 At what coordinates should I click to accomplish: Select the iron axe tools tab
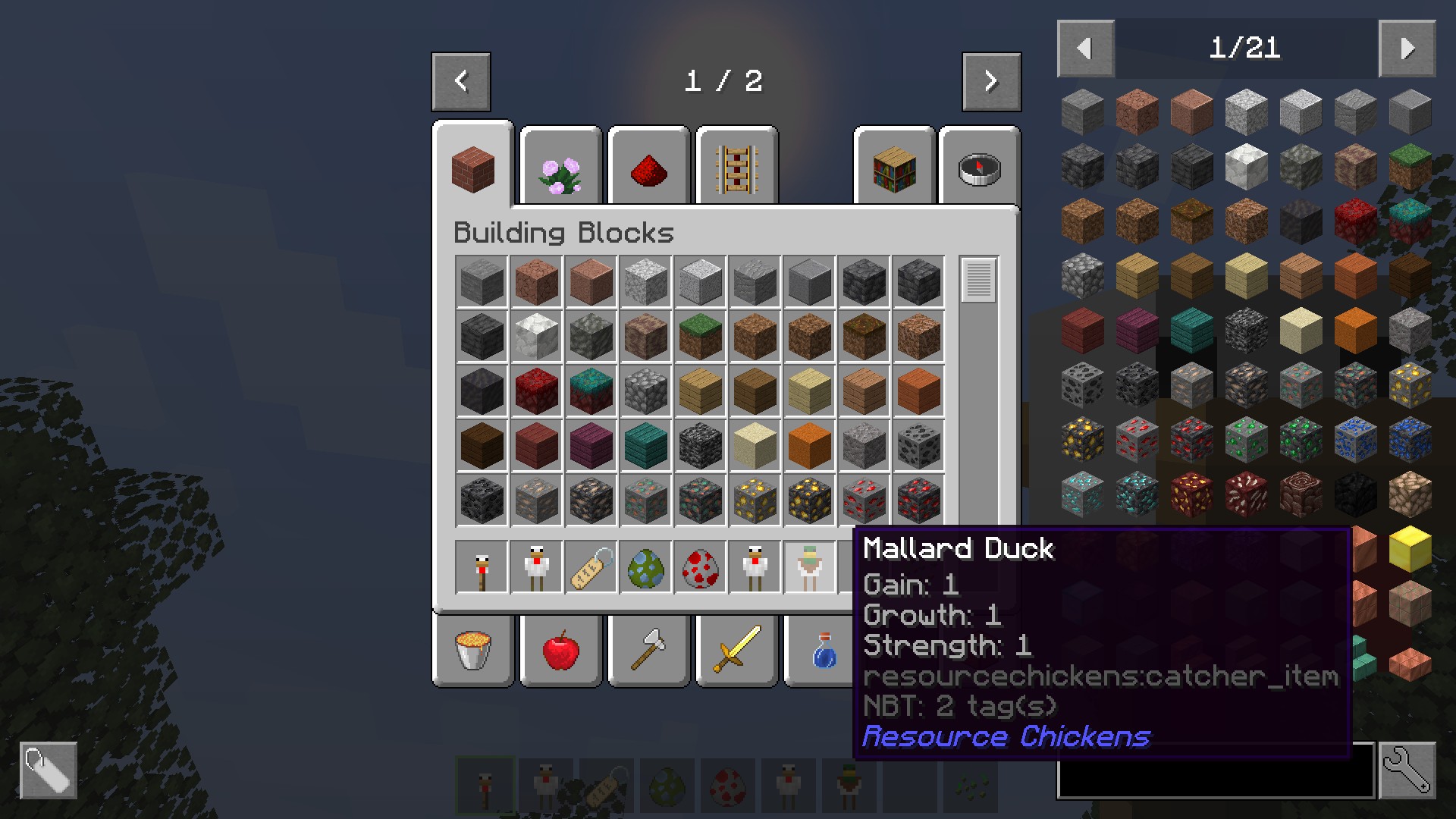[x=649, y=651]
